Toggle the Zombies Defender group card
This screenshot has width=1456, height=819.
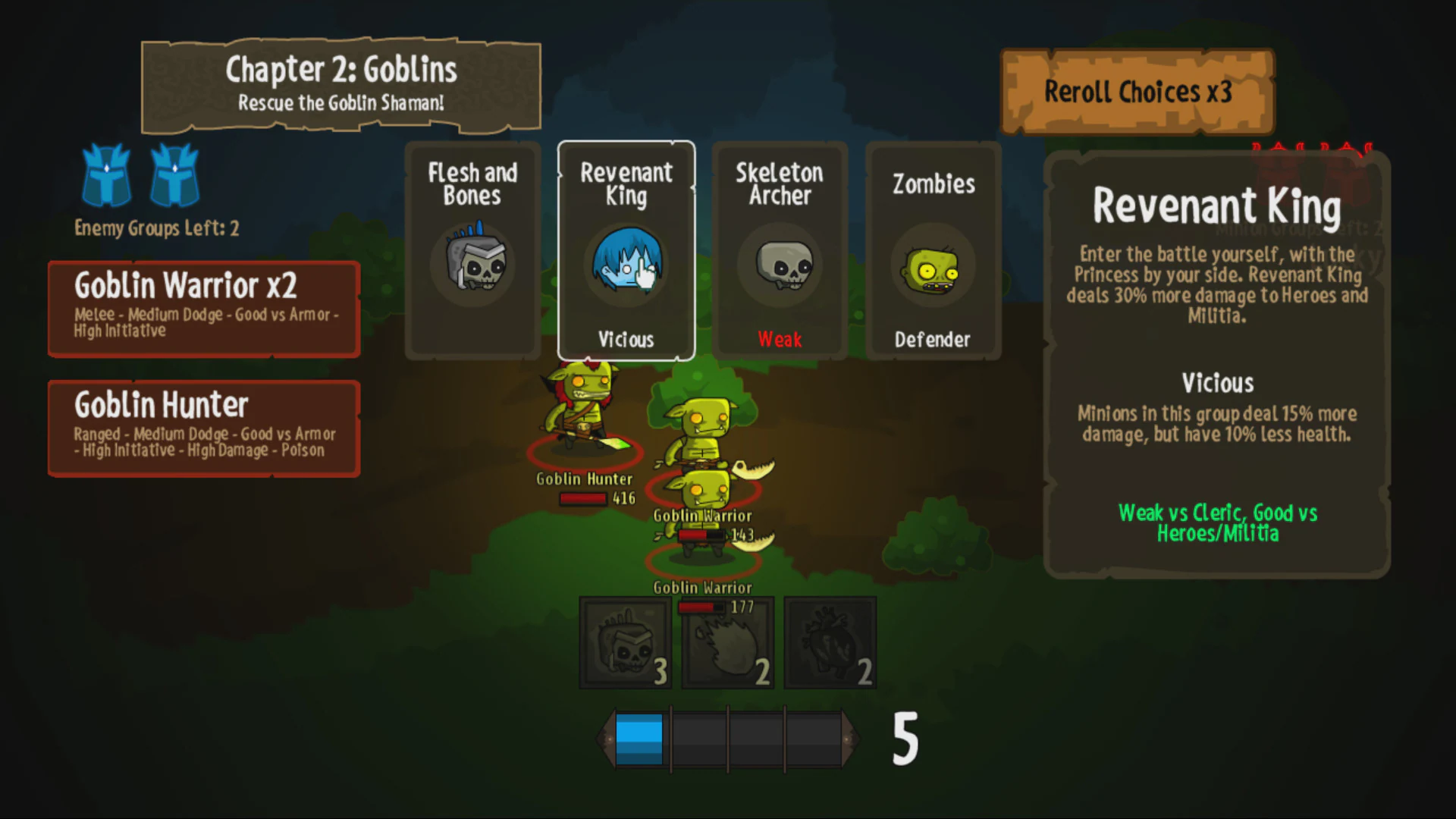pos(933,250)
